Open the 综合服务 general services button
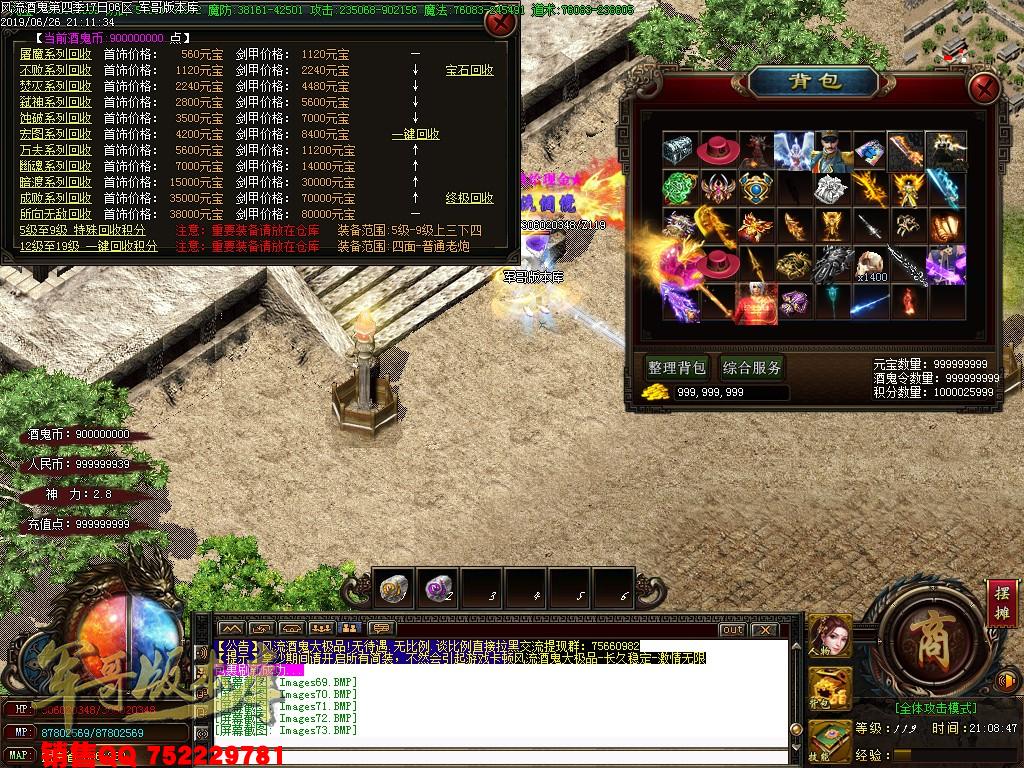 752,367
